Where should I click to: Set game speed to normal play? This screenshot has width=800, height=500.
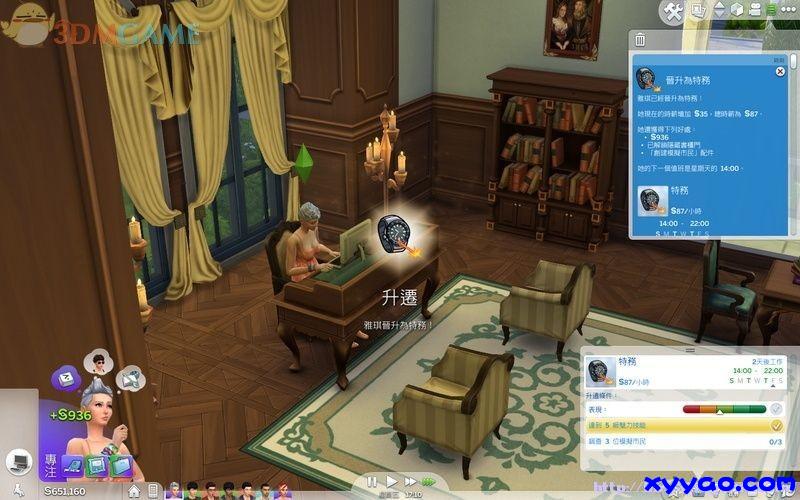coord(392,482)
